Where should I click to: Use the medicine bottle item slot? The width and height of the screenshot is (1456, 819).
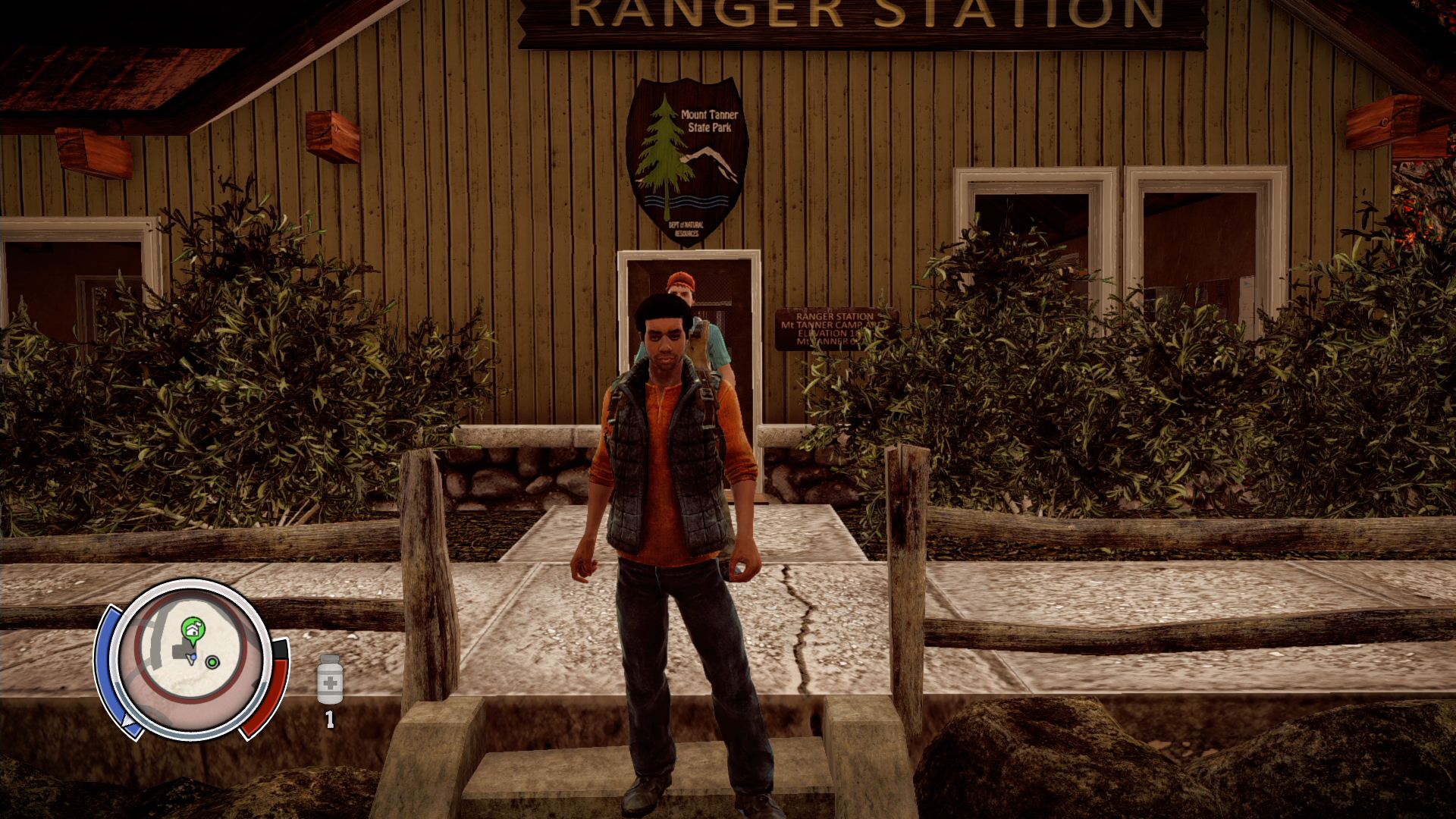(x=330, y=680)
